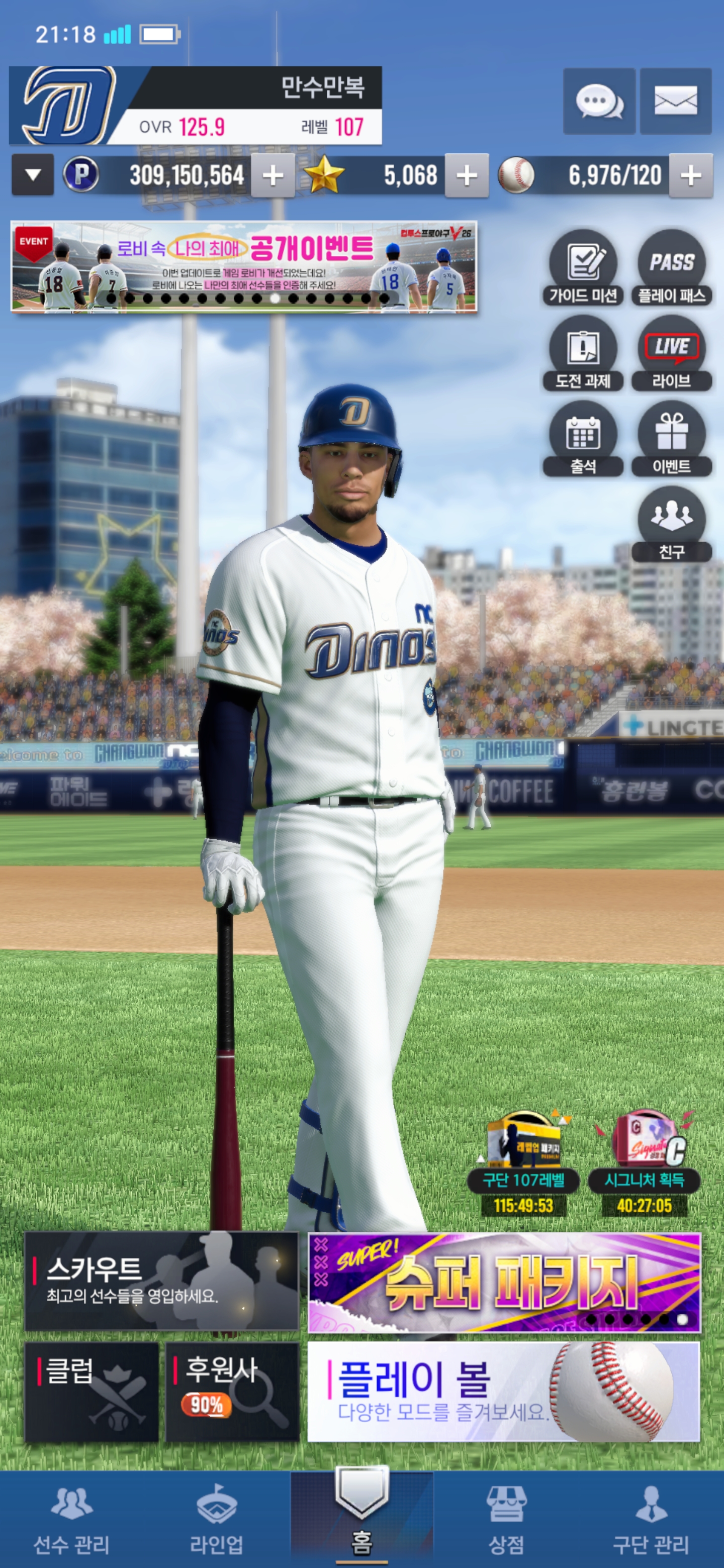The image size is (724, 1568).
Task: Open the 슈퍼 패키지 banner
Action: (504, 1282)
